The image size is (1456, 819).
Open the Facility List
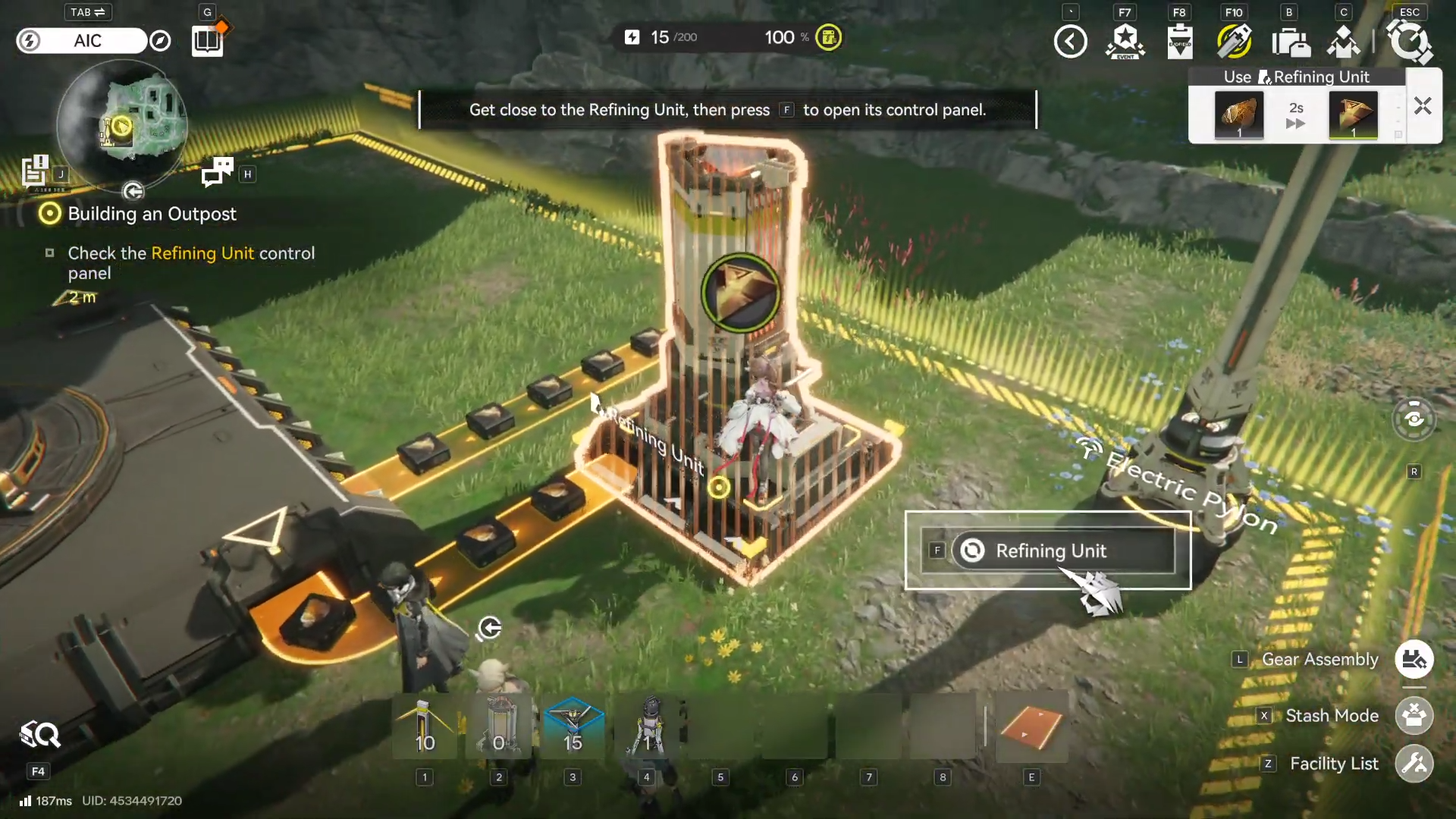pos(1414,764)
